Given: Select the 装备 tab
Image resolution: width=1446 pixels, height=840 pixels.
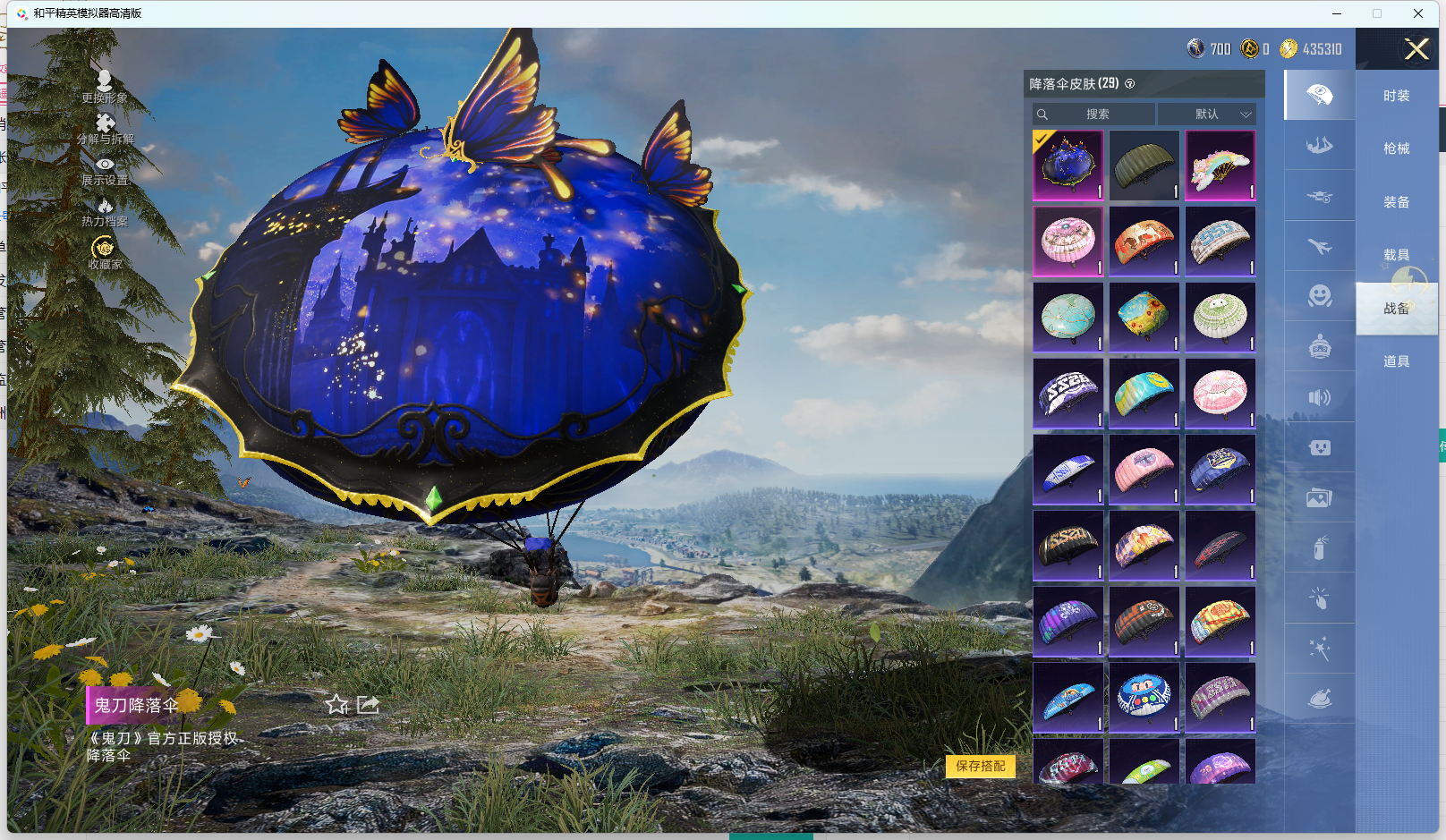Looking at the screenshot, I should pyautogui.click(x=1396, y=202).
